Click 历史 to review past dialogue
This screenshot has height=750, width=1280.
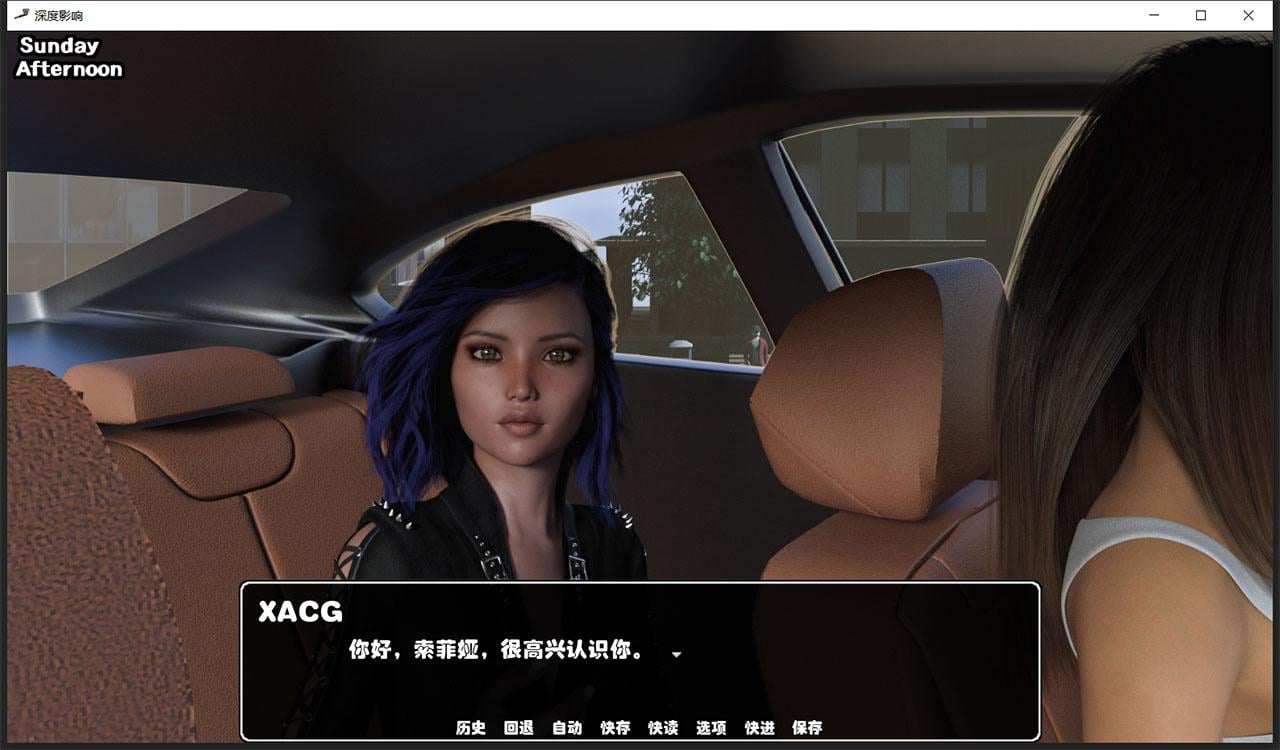click(x=469, y=728)
